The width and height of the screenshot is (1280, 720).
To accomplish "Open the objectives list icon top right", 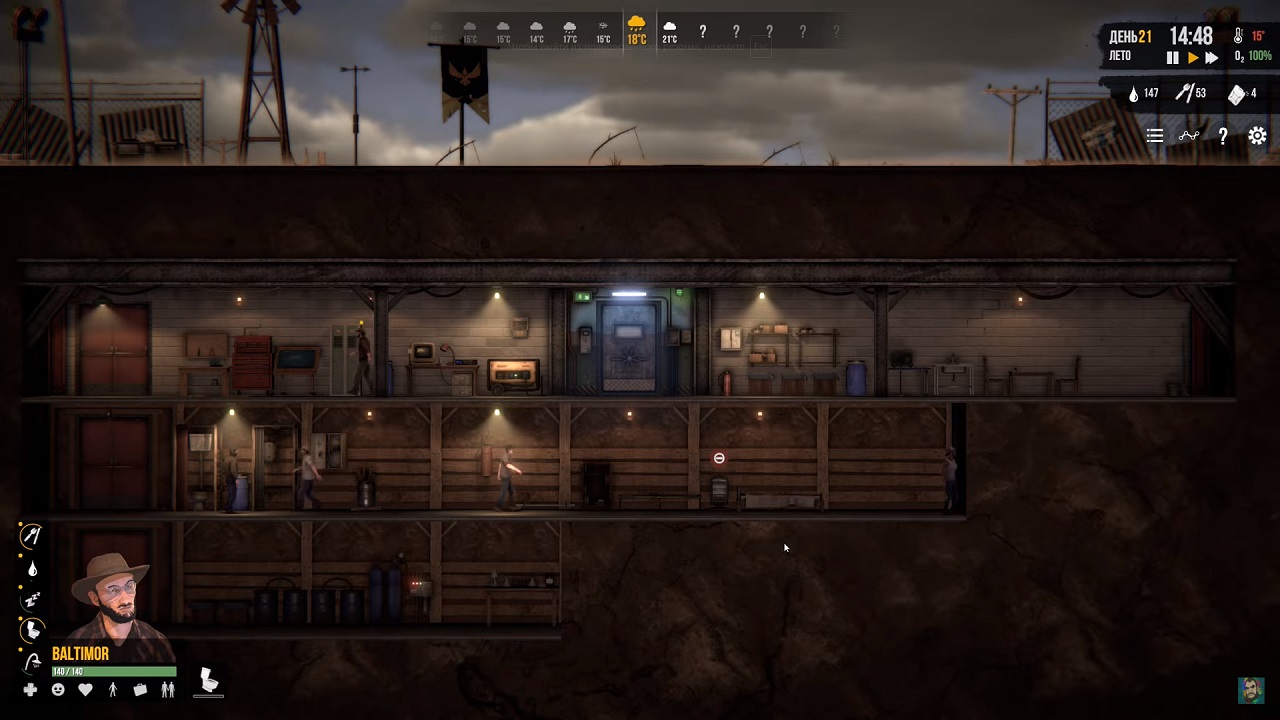I will [1155, 136].
